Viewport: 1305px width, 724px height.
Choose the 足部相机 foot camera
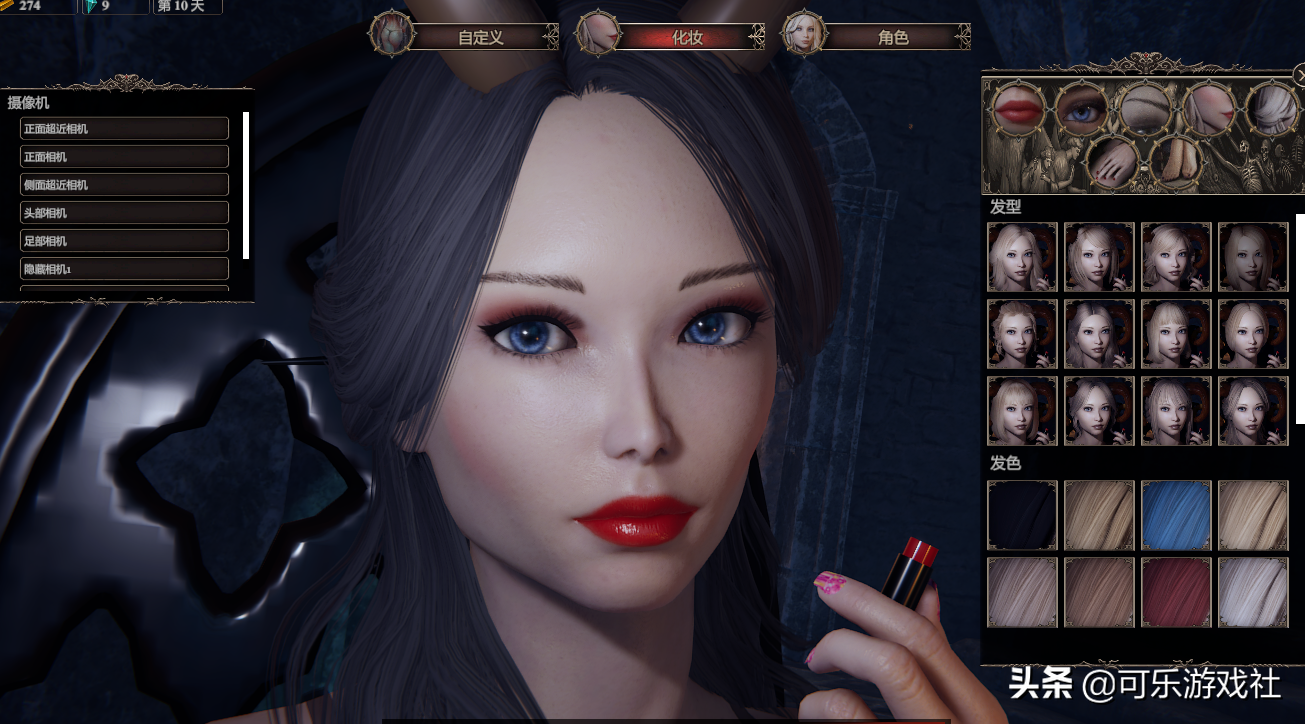point(124,241)
